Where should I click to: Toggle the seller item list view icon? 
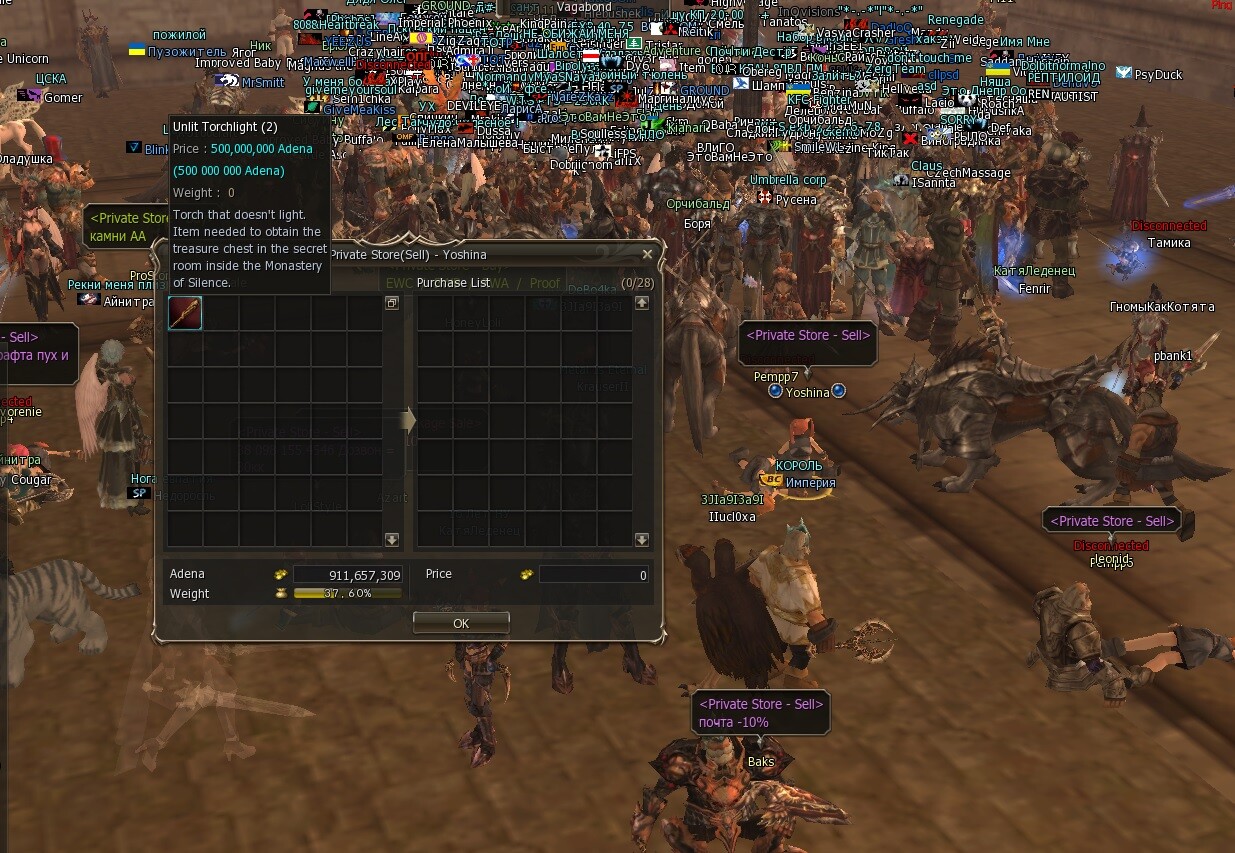tap(392, 302)
